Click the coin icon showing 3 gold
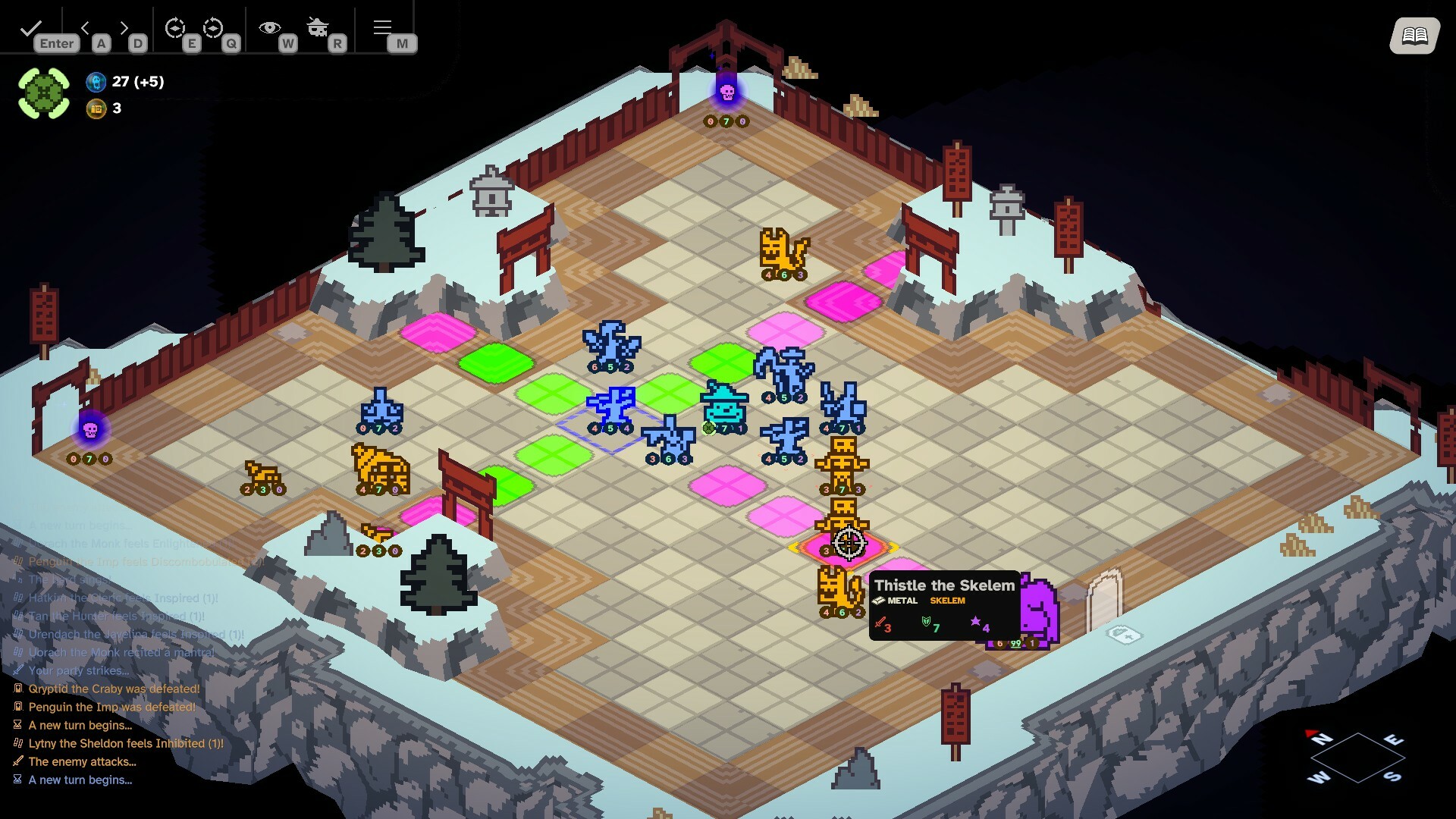The image size is (1456, 819). [x=97, y=108]
